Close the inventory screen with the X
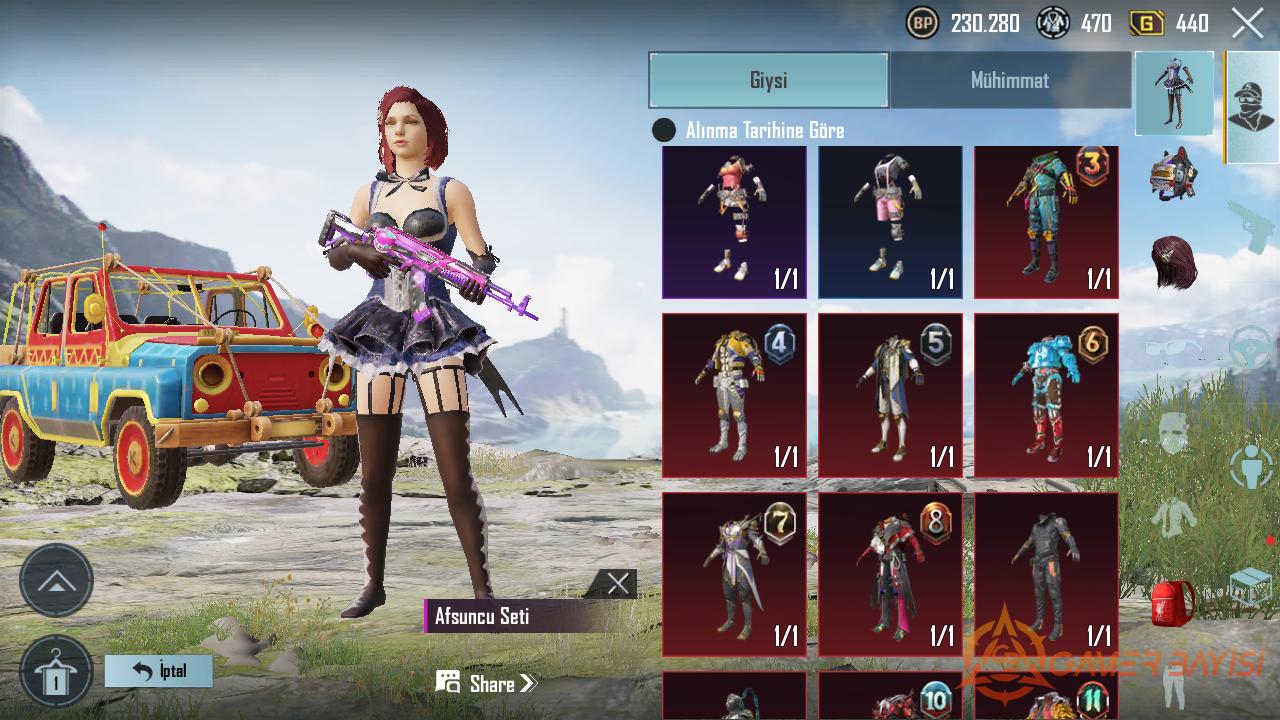Viewport: 1280px width, 720px height. [1247, 23]
